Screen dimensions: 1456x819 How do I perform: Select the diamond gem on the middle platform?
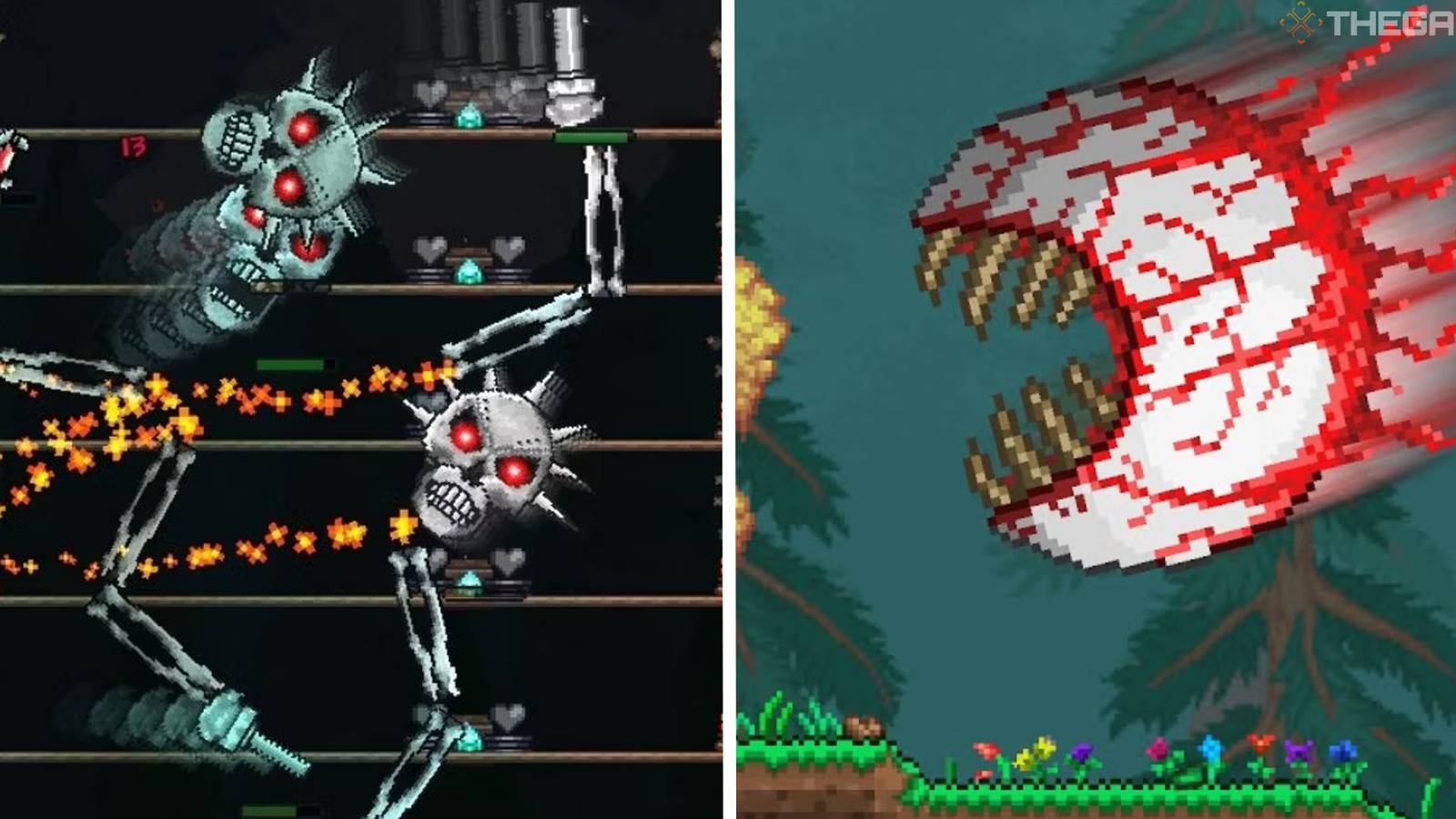tap(470, 269)
